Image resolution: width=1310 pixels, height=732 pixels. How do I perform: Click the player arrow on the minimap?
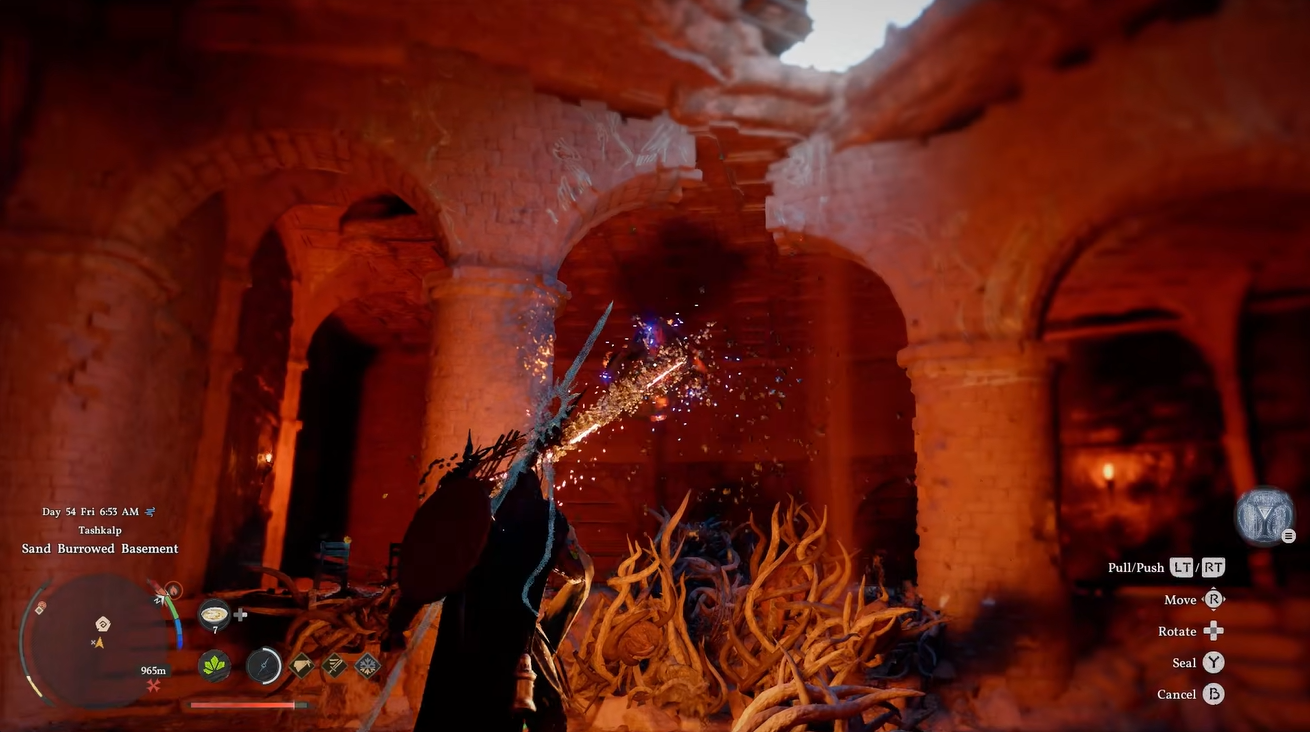pos(99,643)
